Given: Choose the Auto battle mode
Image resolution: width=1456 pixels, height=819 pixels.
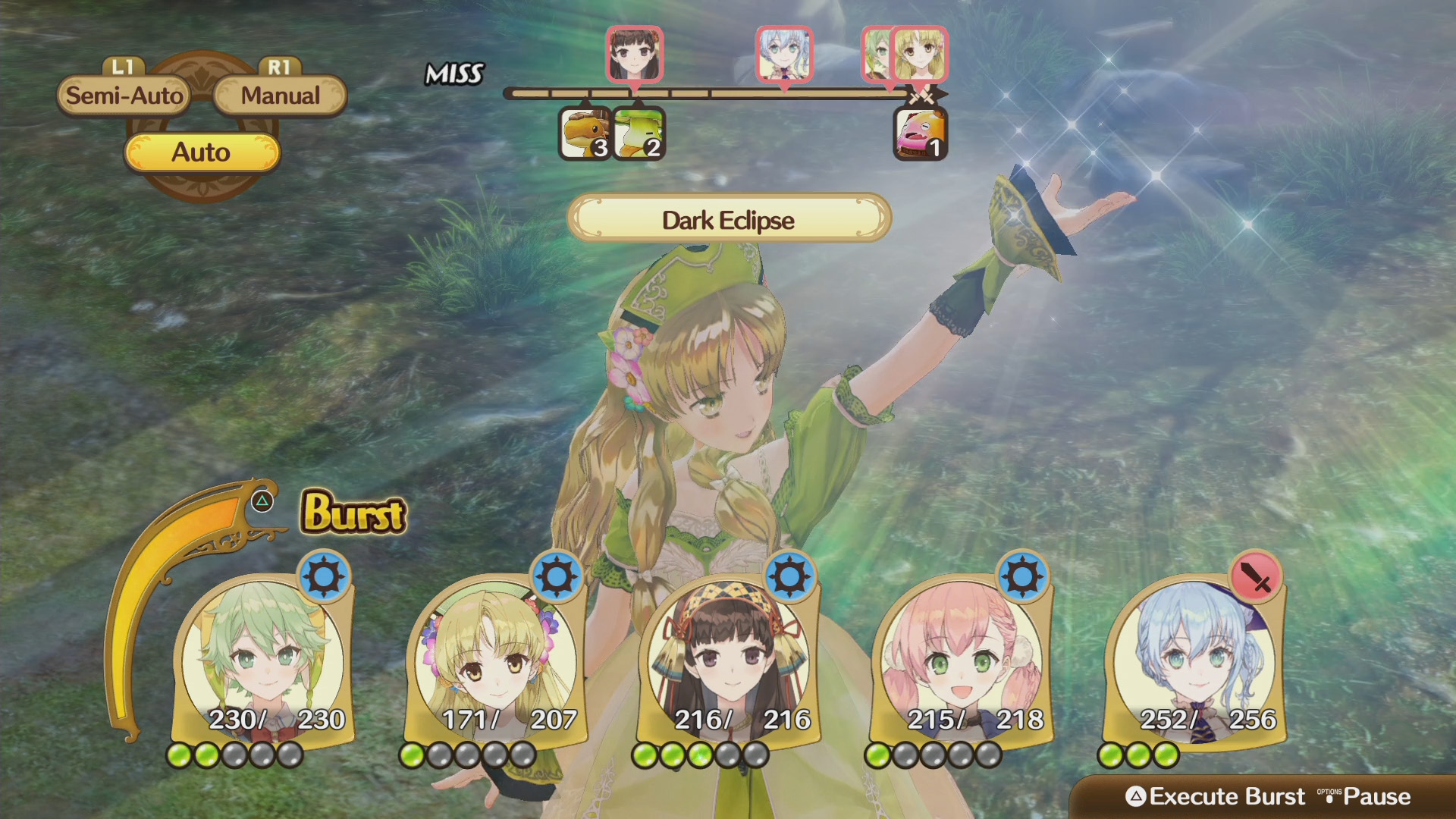Looking at the screenshot, I should pyautogui.click(x=201, y=152).
